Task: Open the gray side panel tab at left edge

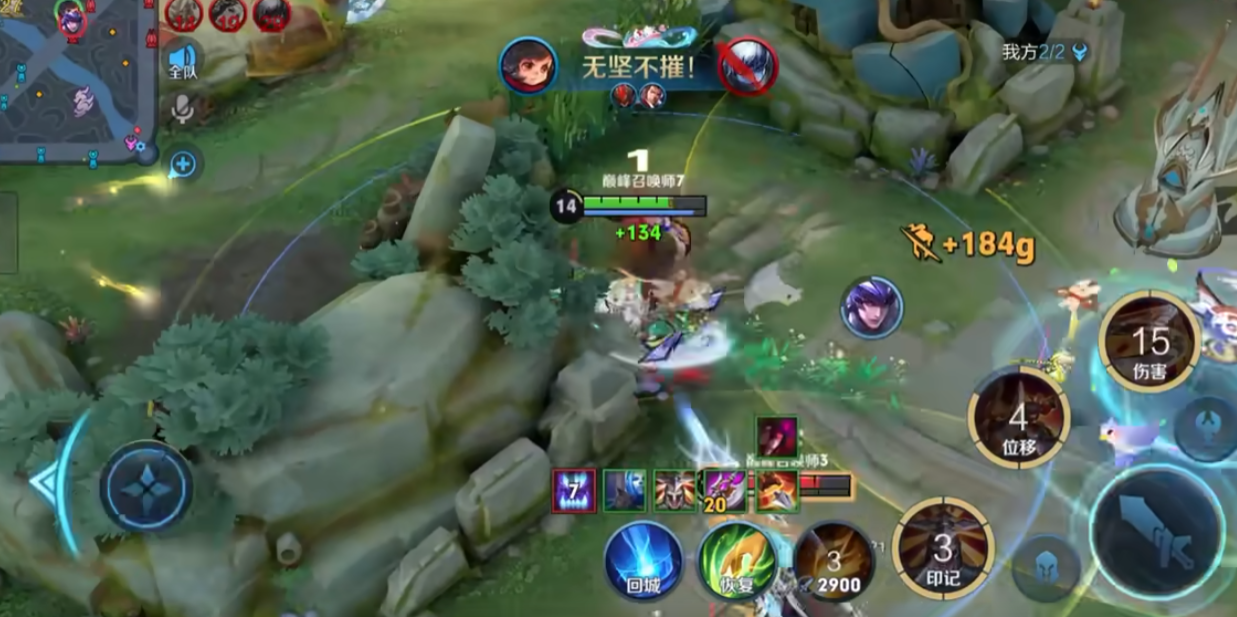Action: coord(8,232)
